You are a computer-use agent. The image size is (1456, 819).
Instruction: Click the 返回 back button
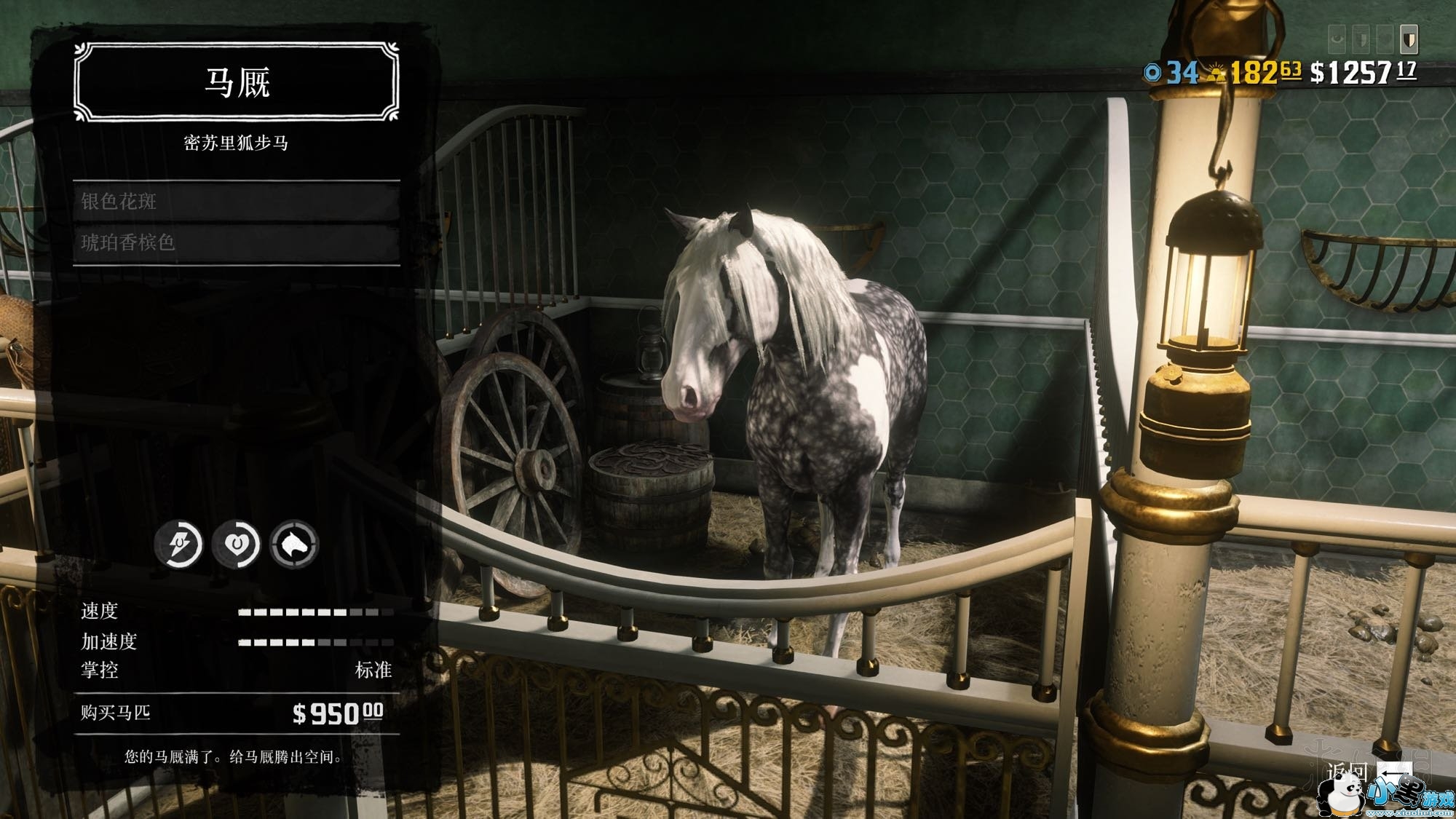[1369, 773]
